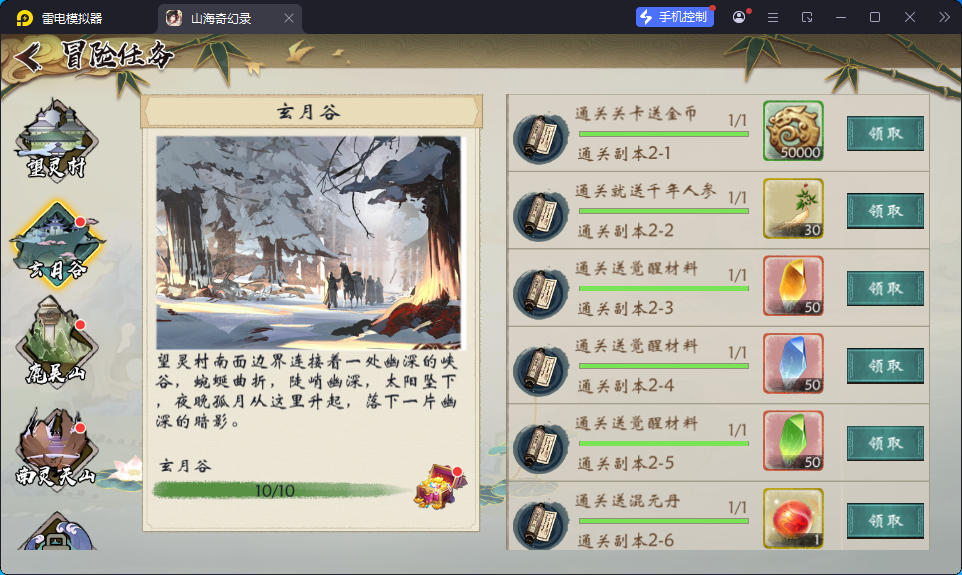Inspect the green awakening crystal icon
Image resolution: width=962 pixels, height=575 pixels.
[x=793, y=441]
